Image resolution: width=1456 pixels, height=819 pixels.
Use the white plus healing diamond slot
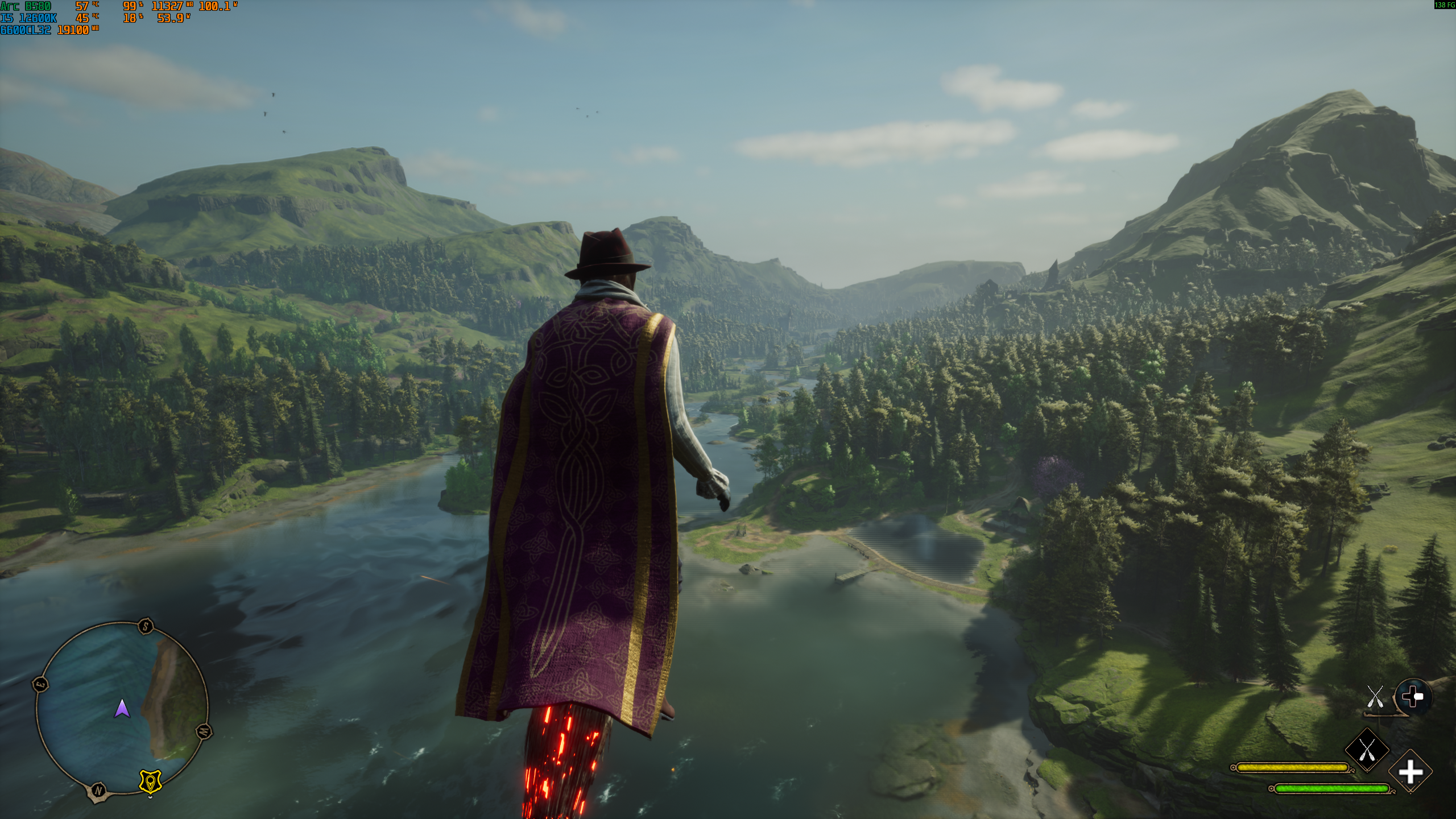(1410, 772)
